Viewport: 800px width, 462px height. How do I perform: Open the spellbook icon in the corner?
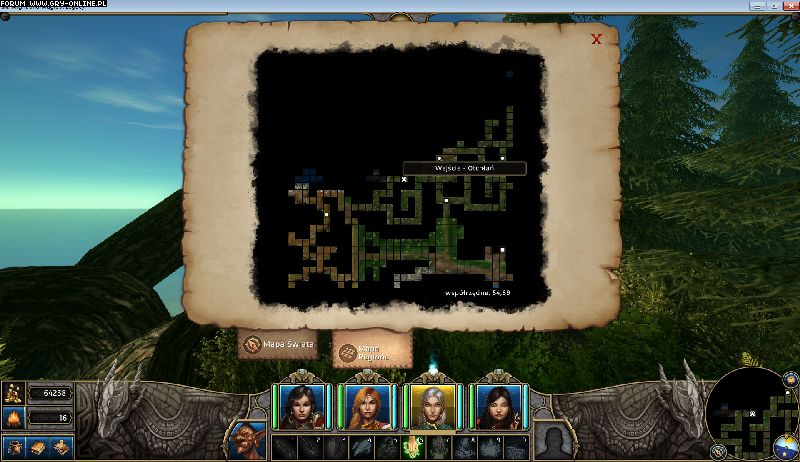[x=39, y=447]
